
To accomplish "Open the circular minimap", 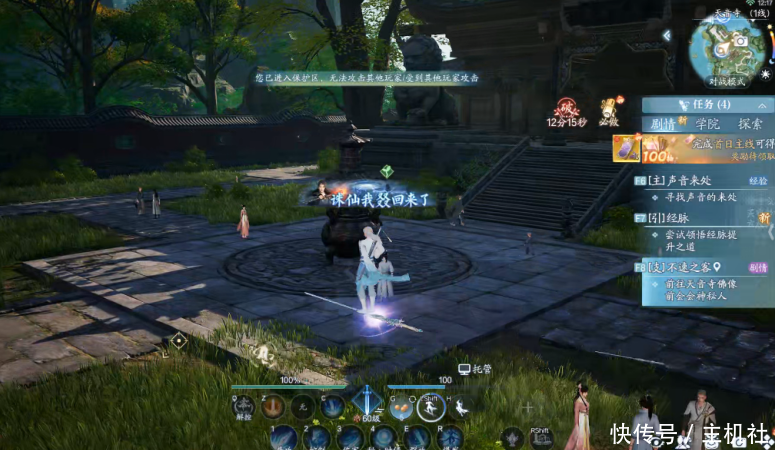I will point(729,46).
